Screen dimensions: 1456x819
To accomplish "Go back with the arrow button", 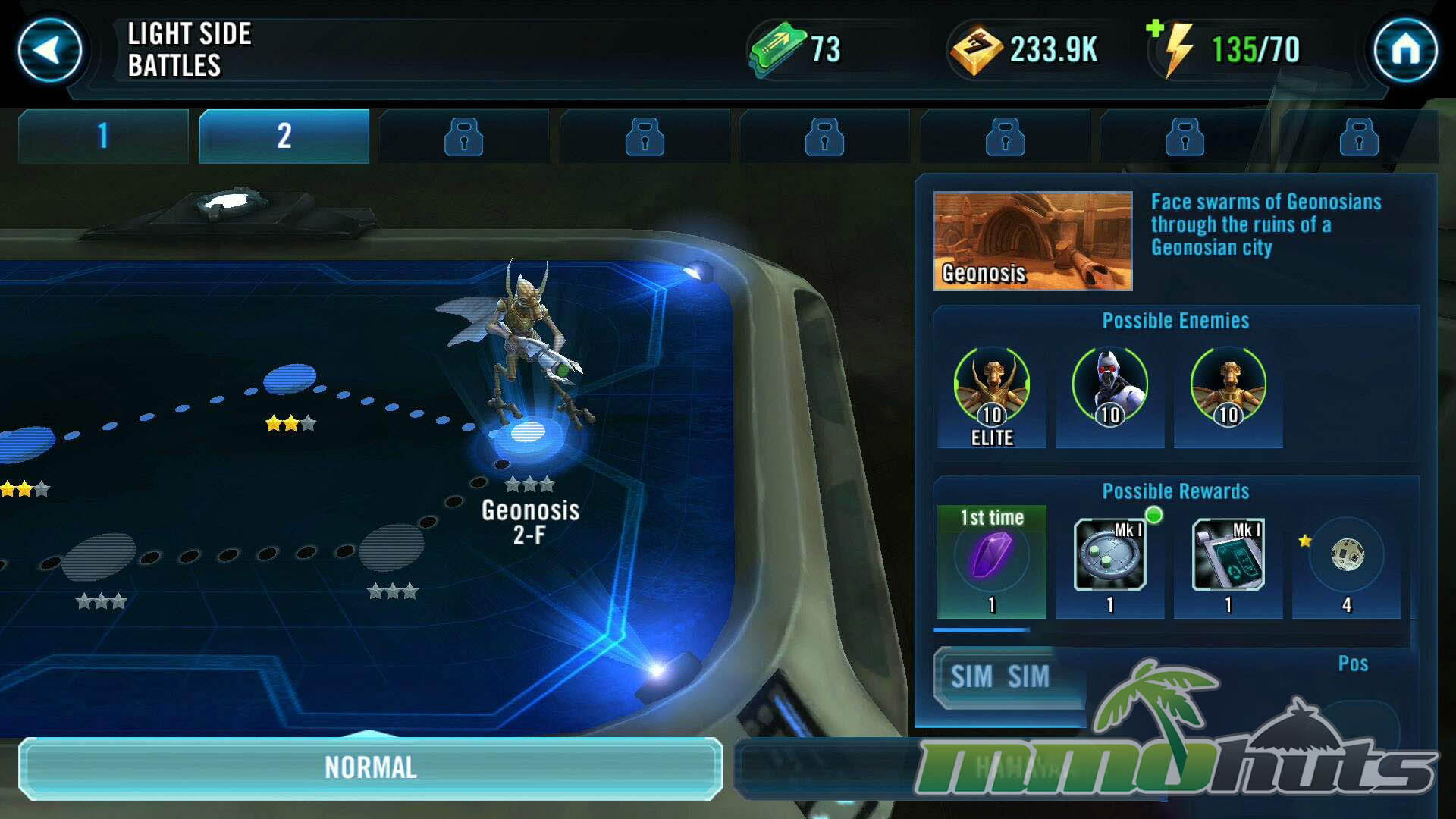I will coord(50,51).
